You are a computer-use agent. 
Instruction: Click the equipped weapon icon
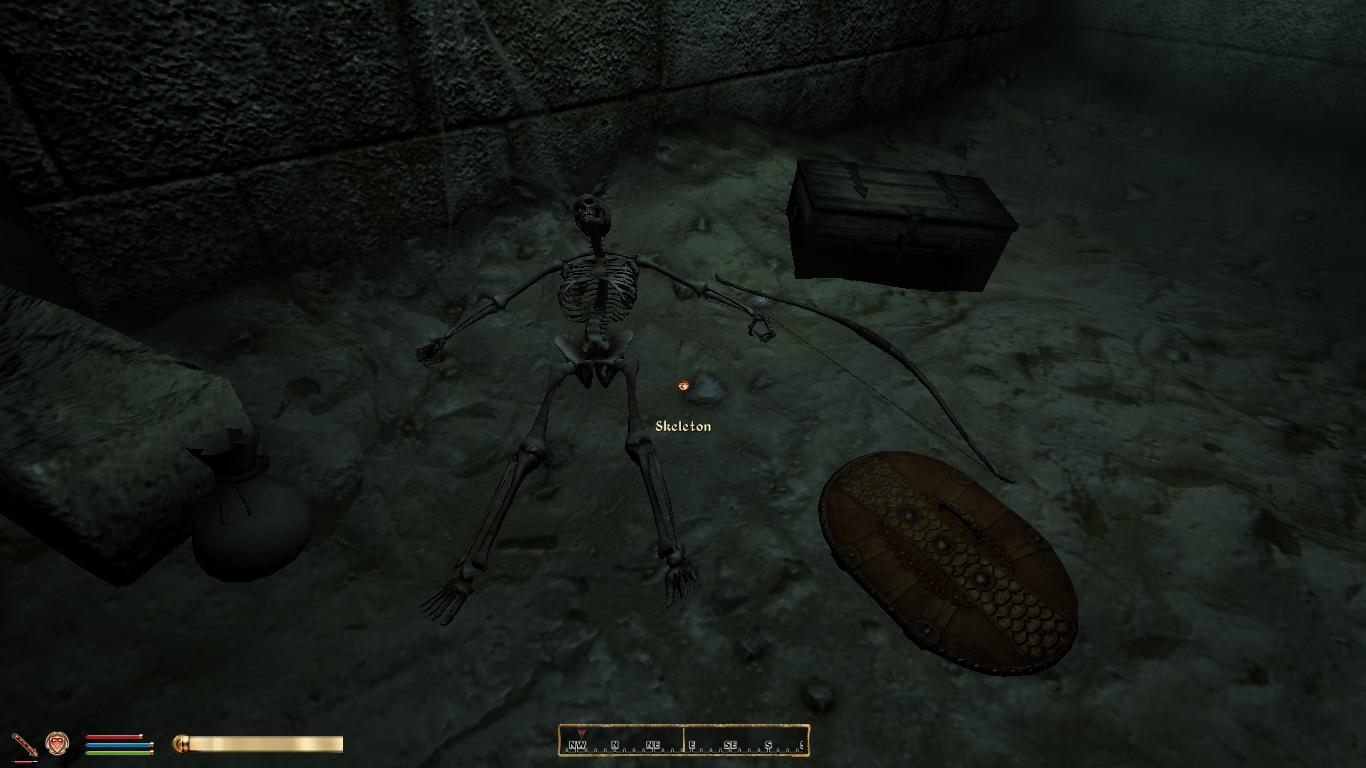tap(24, 744)
